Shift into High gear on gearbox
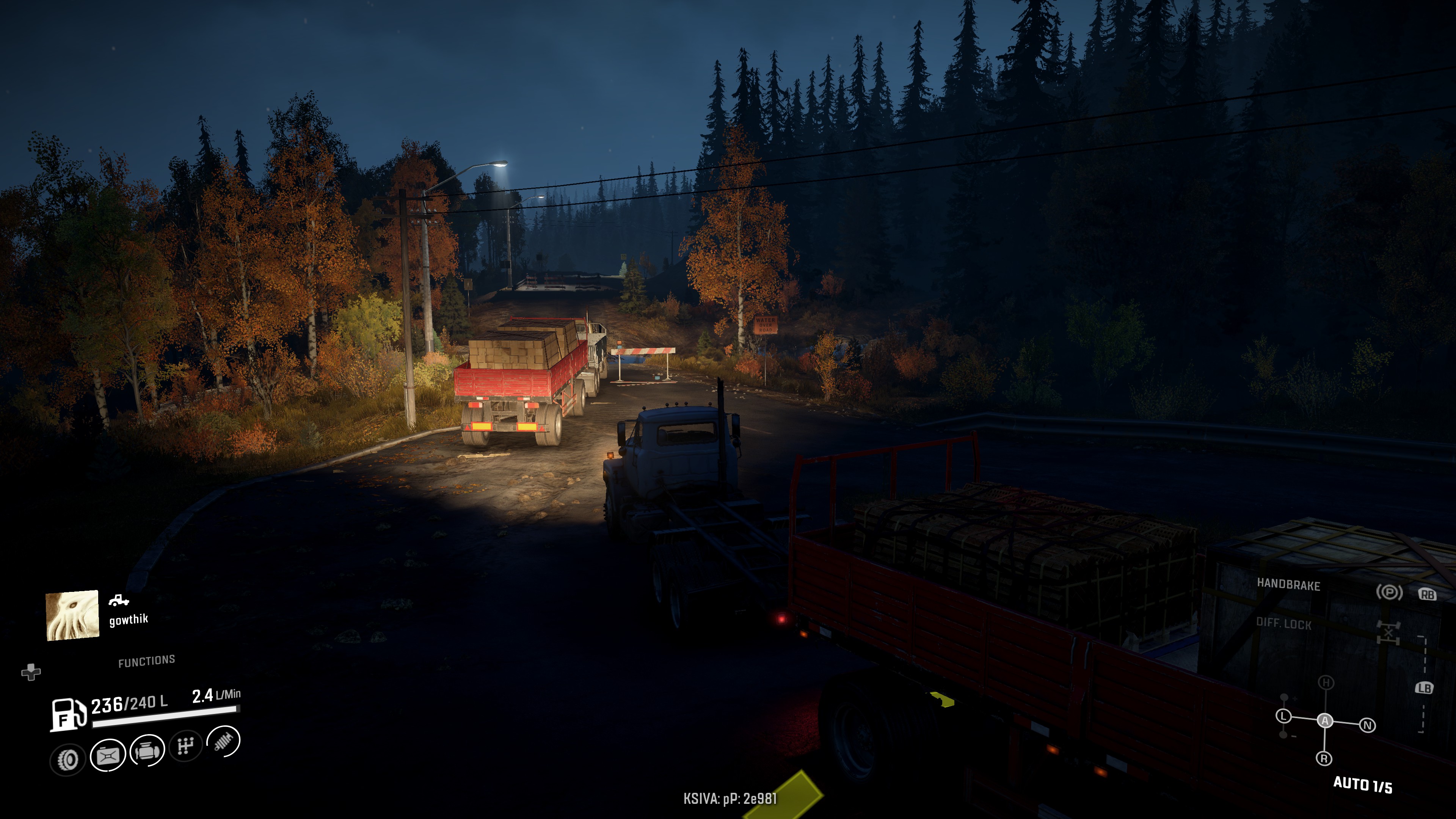The height and width of the screenshot is (819, 1456). (1326, 682)
